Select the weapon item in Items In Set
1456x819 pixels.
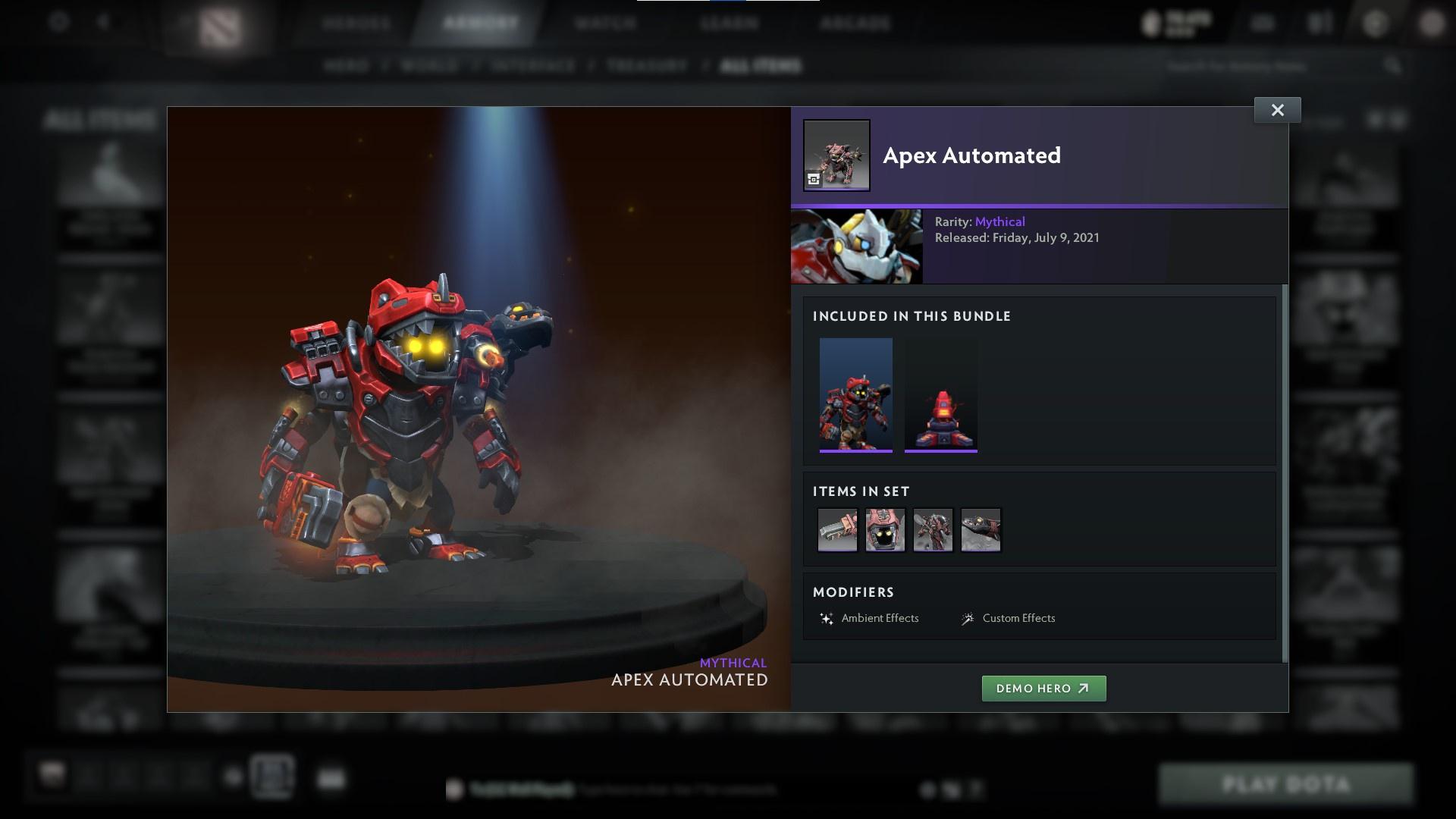pyautogui.click(x=837, y=530)
